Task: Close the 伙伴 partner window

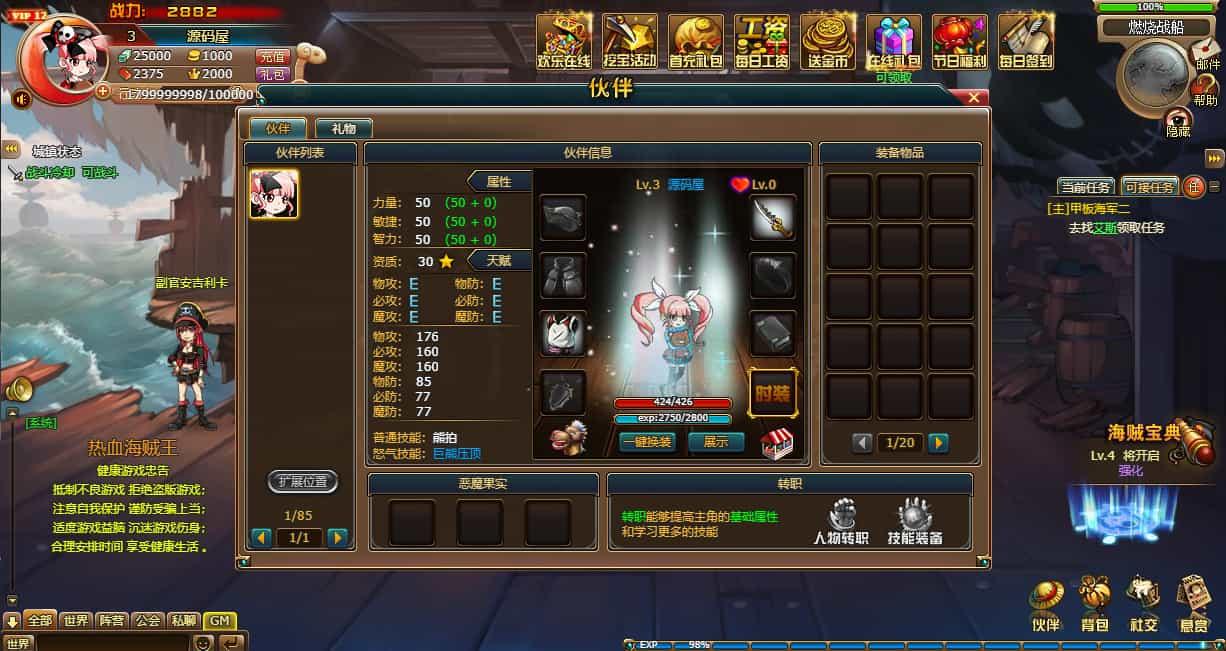Action: click(x=974, y=97)
